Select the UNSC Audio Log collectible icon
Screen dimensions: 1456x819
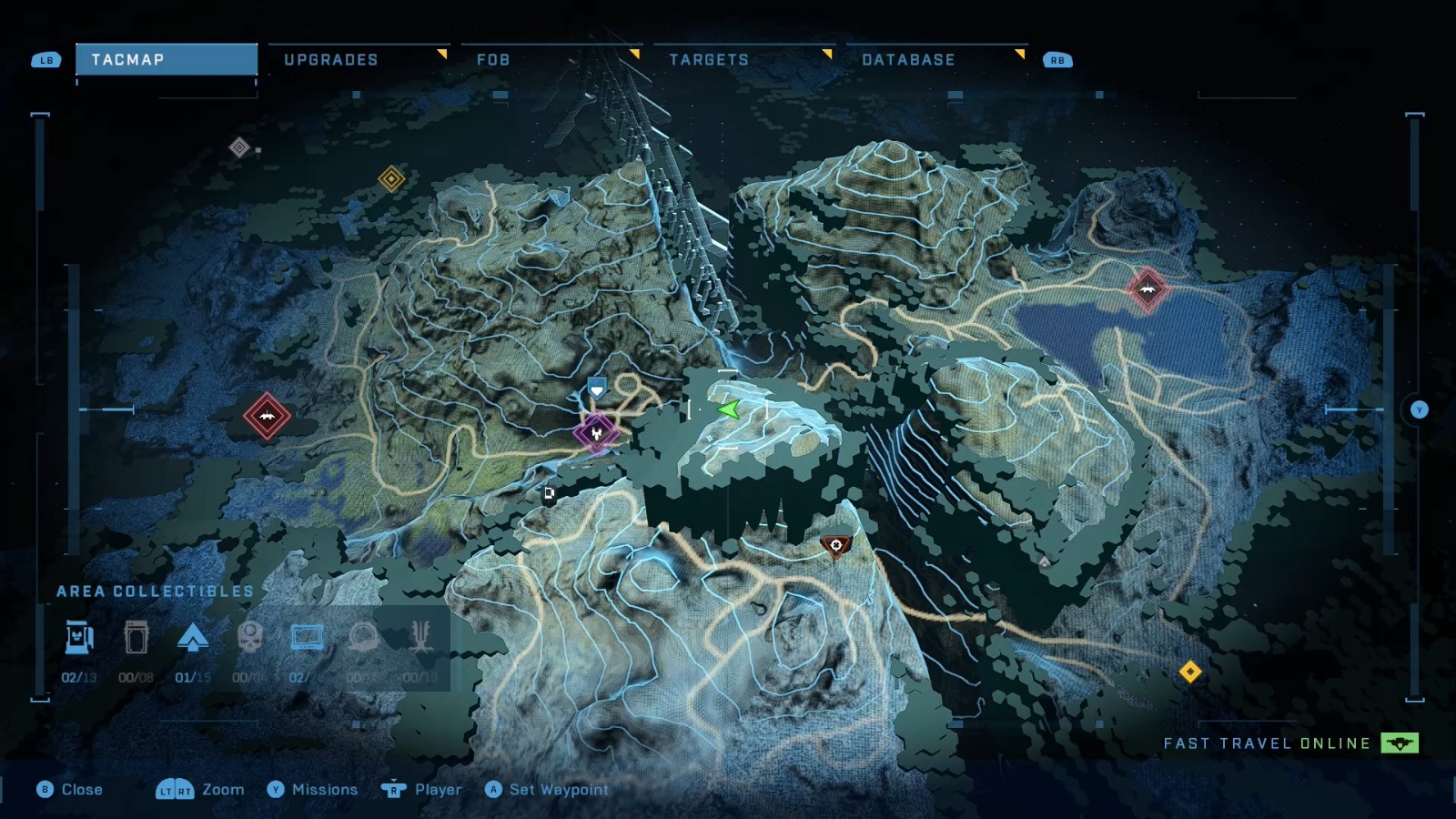coord(136,637)
